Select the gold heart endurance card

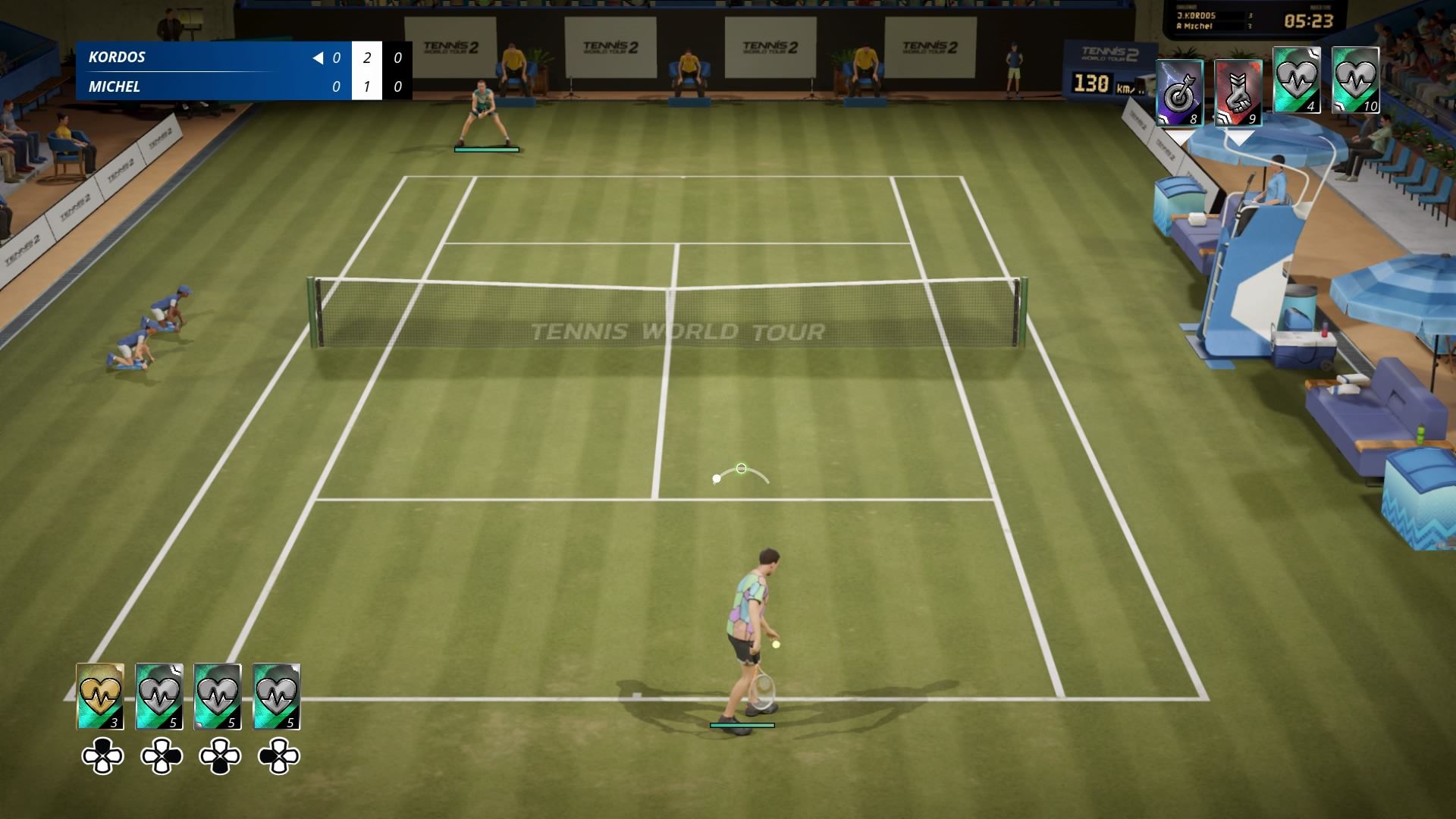[x=100, y=696]
